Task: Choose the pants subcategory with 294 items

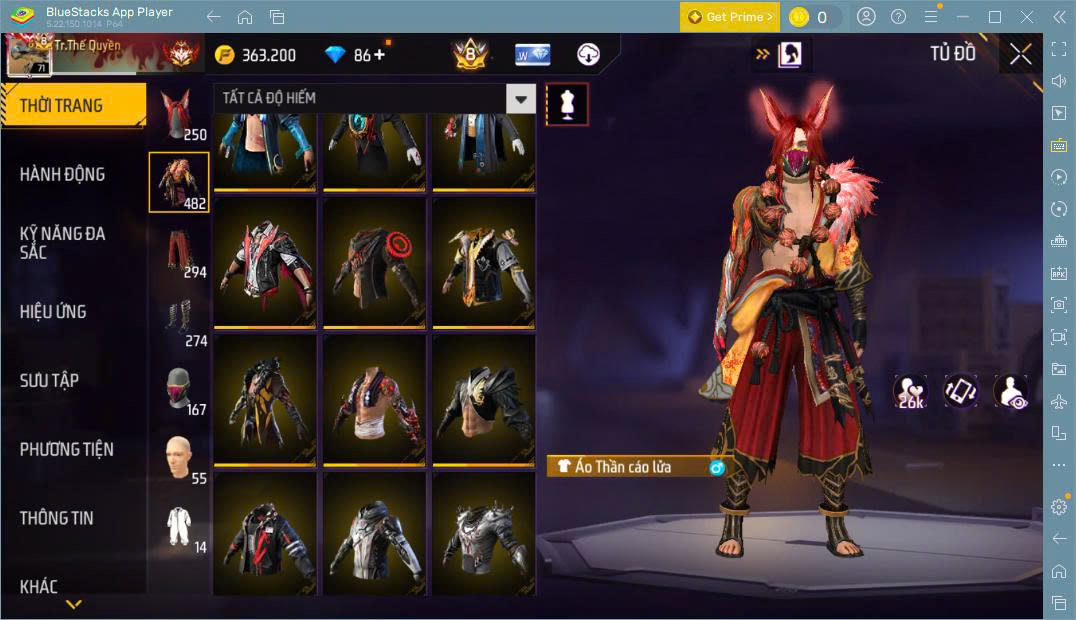Action: click(x=179, y=252)
